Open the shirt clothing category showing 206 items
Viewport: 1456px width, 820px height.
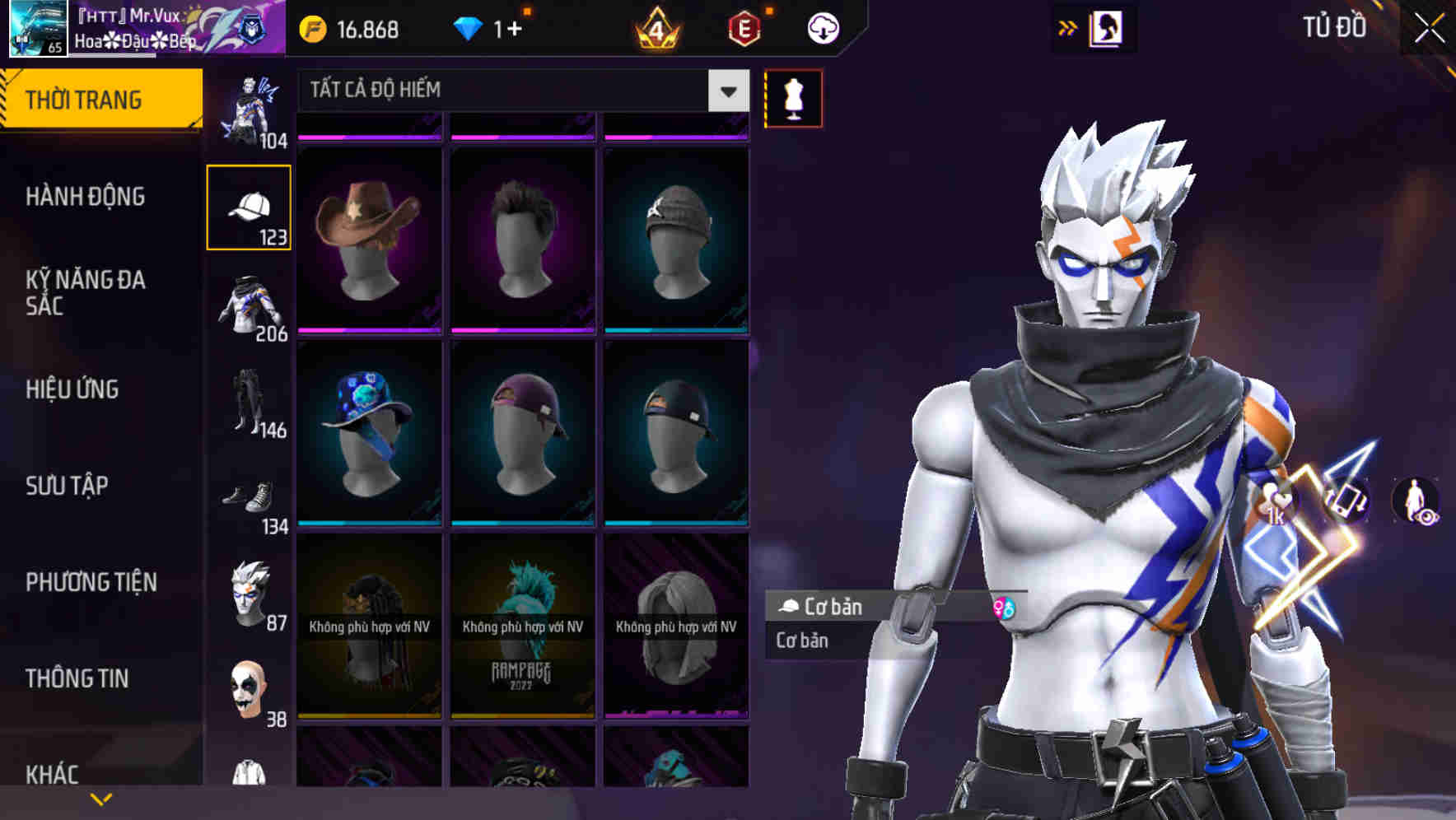250,309
